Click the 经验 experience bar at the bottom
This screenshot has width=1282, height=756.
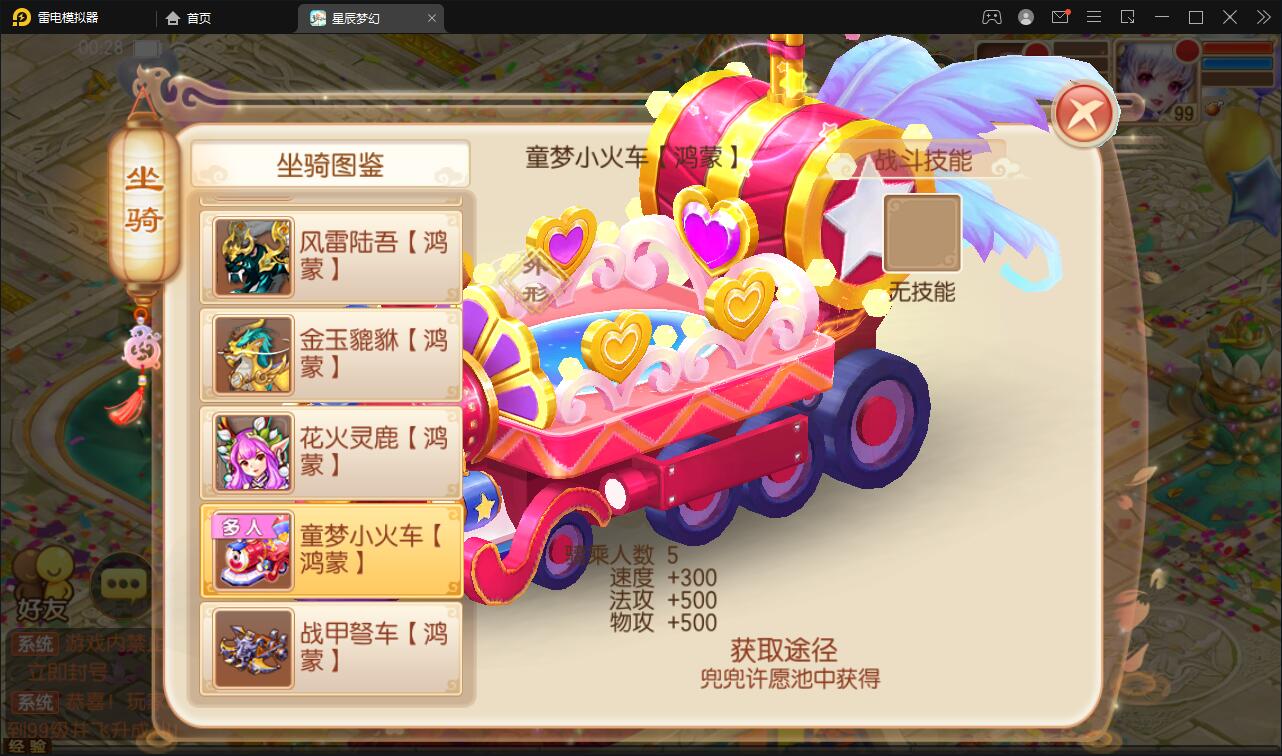point(30,745)
